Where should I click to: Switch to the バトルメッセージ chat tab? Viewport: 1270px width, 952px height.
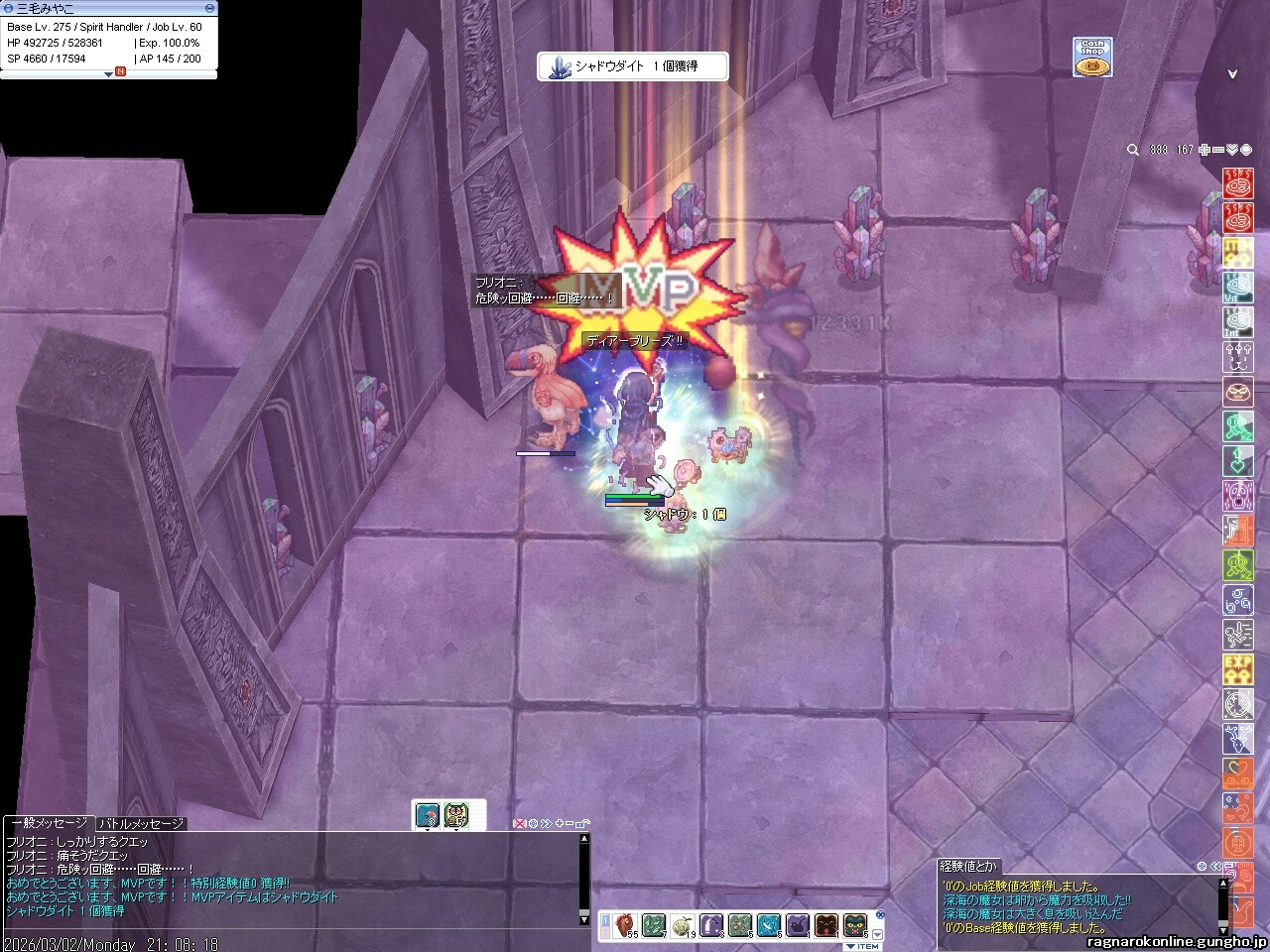(x=141, y=823)
